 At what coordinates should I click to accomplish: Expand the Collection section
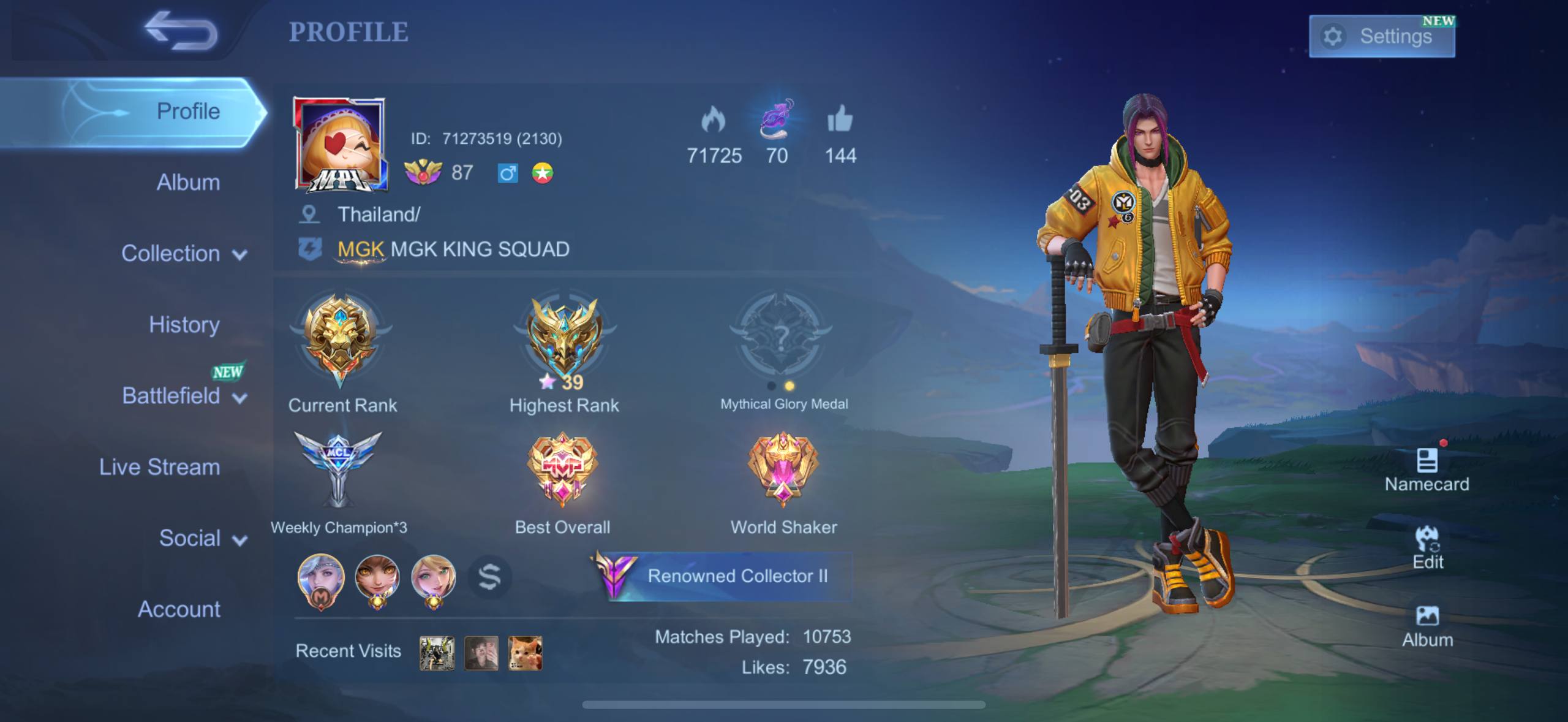coord(184,253)
